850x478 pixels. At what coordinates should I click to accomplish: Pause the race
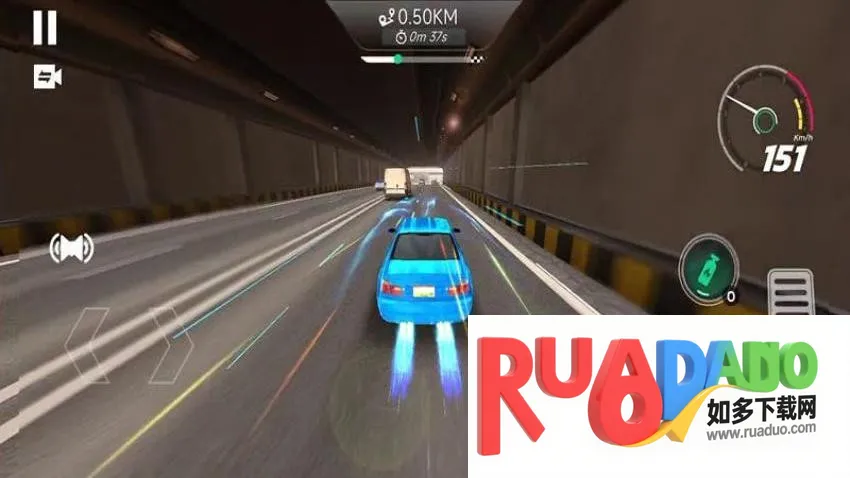click(x=45, y=27)
